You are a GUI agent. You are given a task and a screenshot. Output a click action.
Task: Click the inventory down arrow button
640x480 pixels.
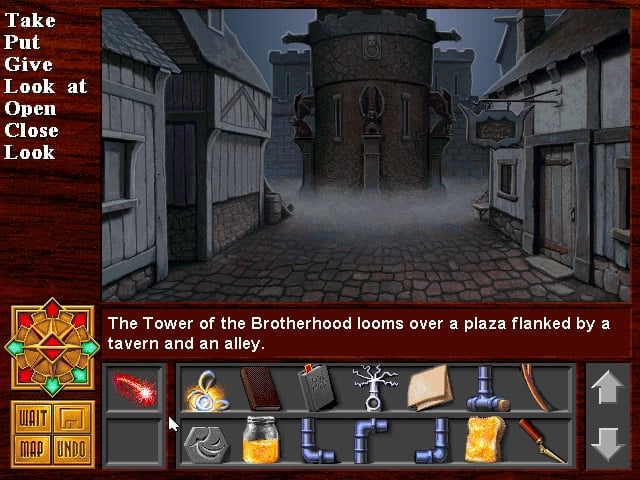(608, 443)
